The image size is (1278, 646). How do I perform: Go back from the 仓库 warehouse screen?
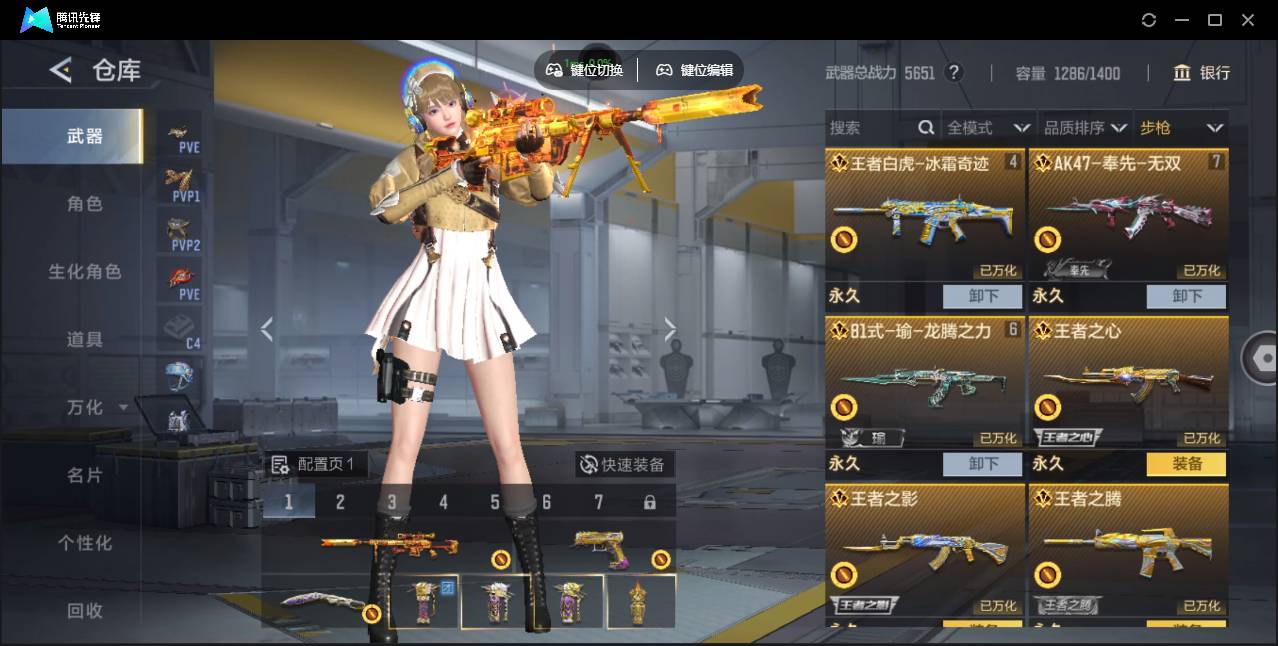61,70
